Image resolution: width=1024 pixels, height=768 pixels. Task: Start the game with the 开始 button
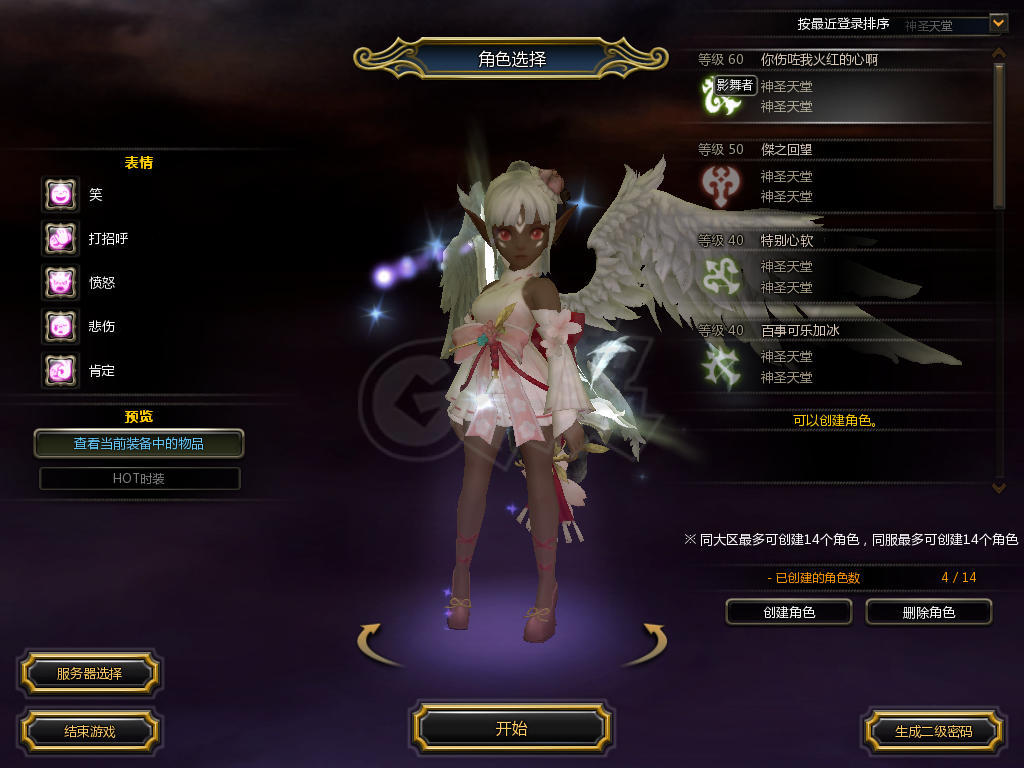coord(511,728)
